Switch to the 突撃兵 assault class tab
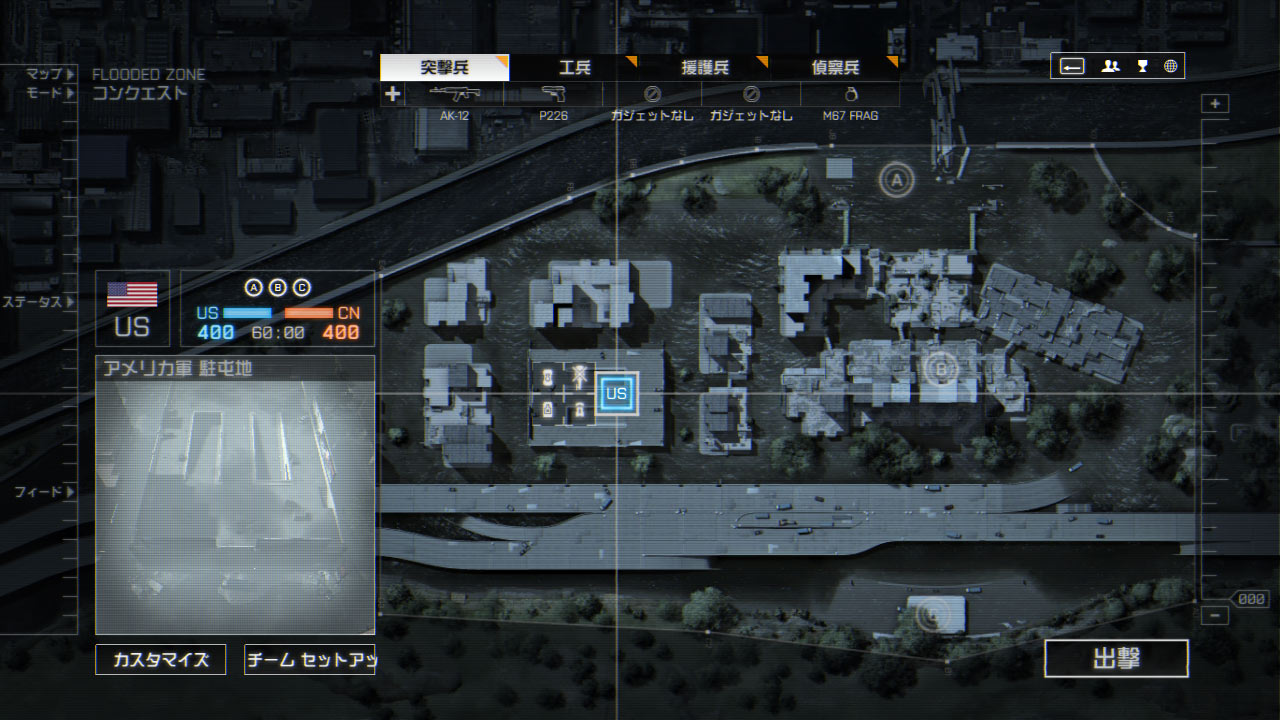The image size is (1280, 720). tap(444, 68)
